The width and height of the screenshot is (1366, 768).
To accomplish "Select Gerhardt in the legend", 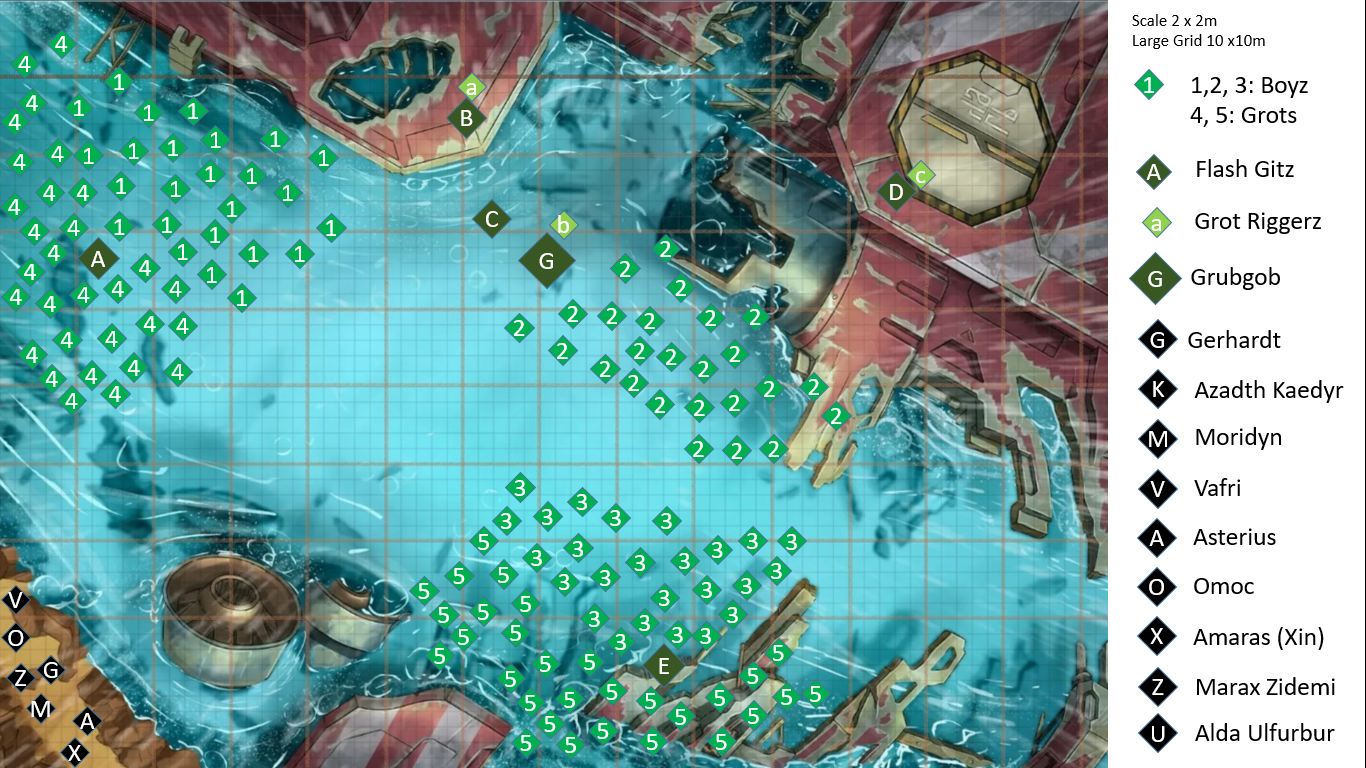I will 1233,340.
